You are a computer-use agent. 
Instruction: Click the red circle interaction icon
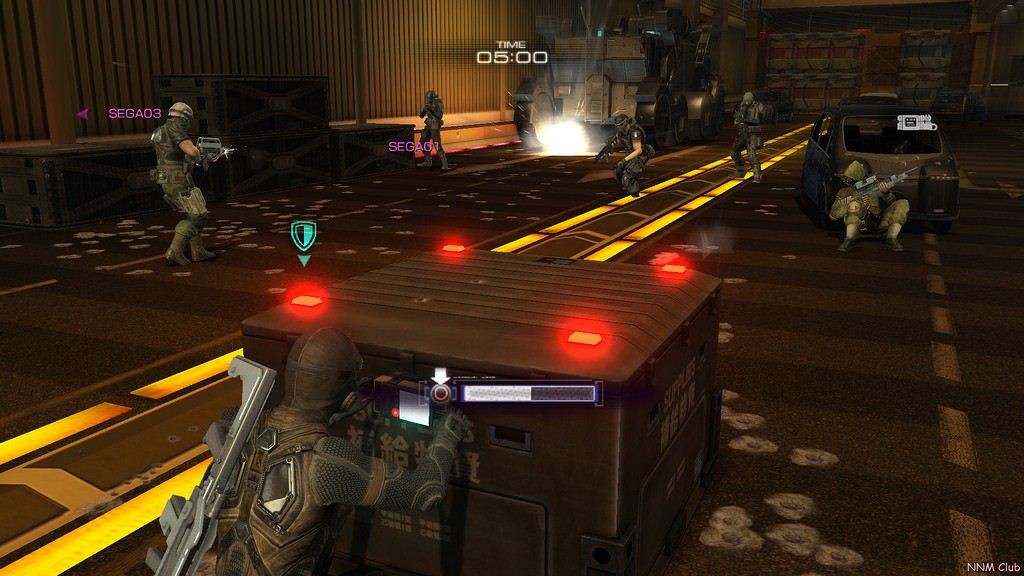[440, 393]
